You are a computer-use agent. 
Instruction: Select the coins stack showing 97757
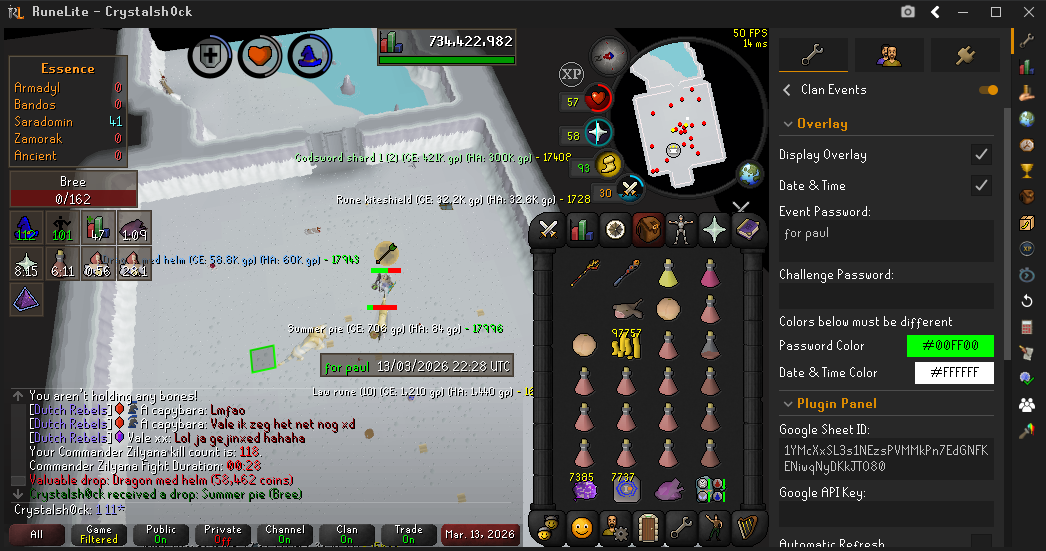626,346
